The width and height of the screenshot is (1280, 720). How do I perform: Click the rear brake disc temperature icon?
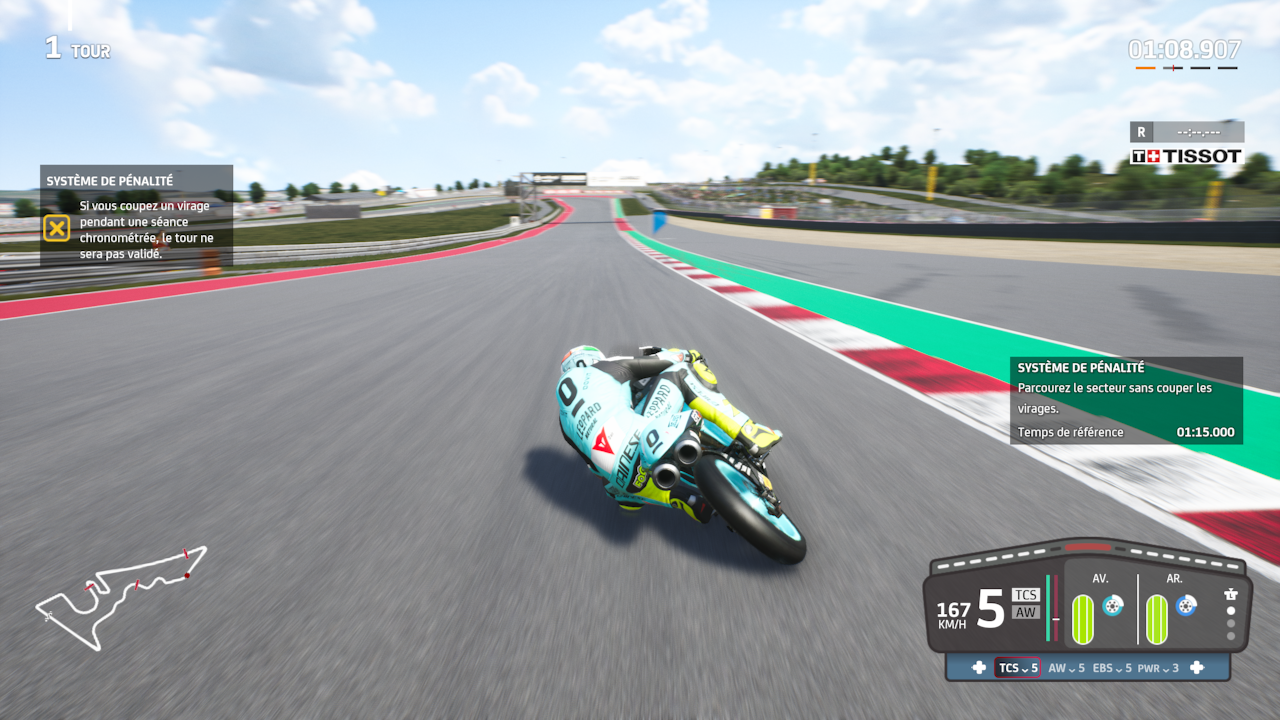(1186, 605)
